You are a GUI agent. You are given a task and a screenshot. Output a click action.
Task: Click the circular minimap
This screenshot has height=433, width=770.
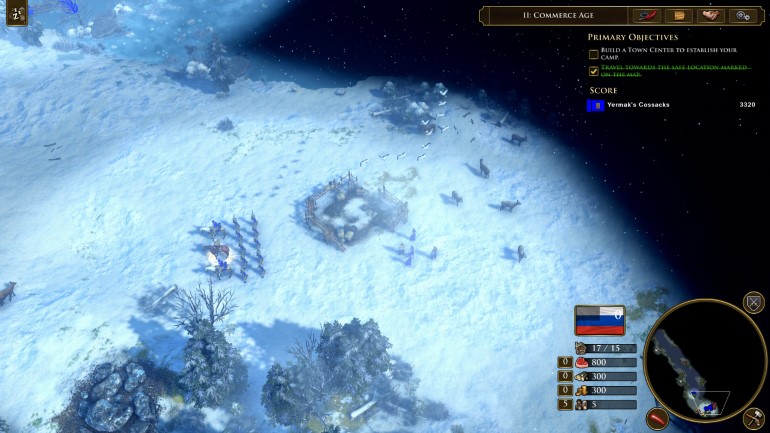pyautogui.click(x=705, y=360)
